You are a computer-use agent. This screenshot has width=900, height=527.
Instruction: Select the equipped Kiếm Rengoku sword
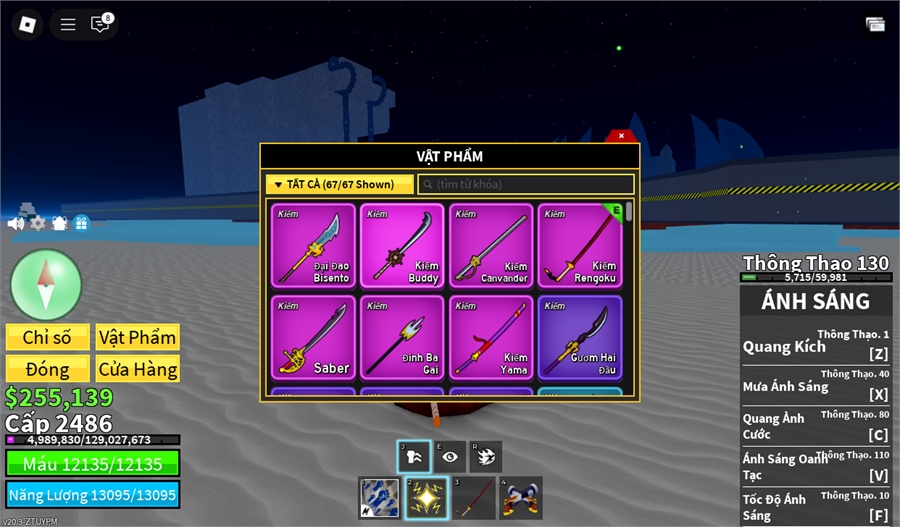(580, 246)
